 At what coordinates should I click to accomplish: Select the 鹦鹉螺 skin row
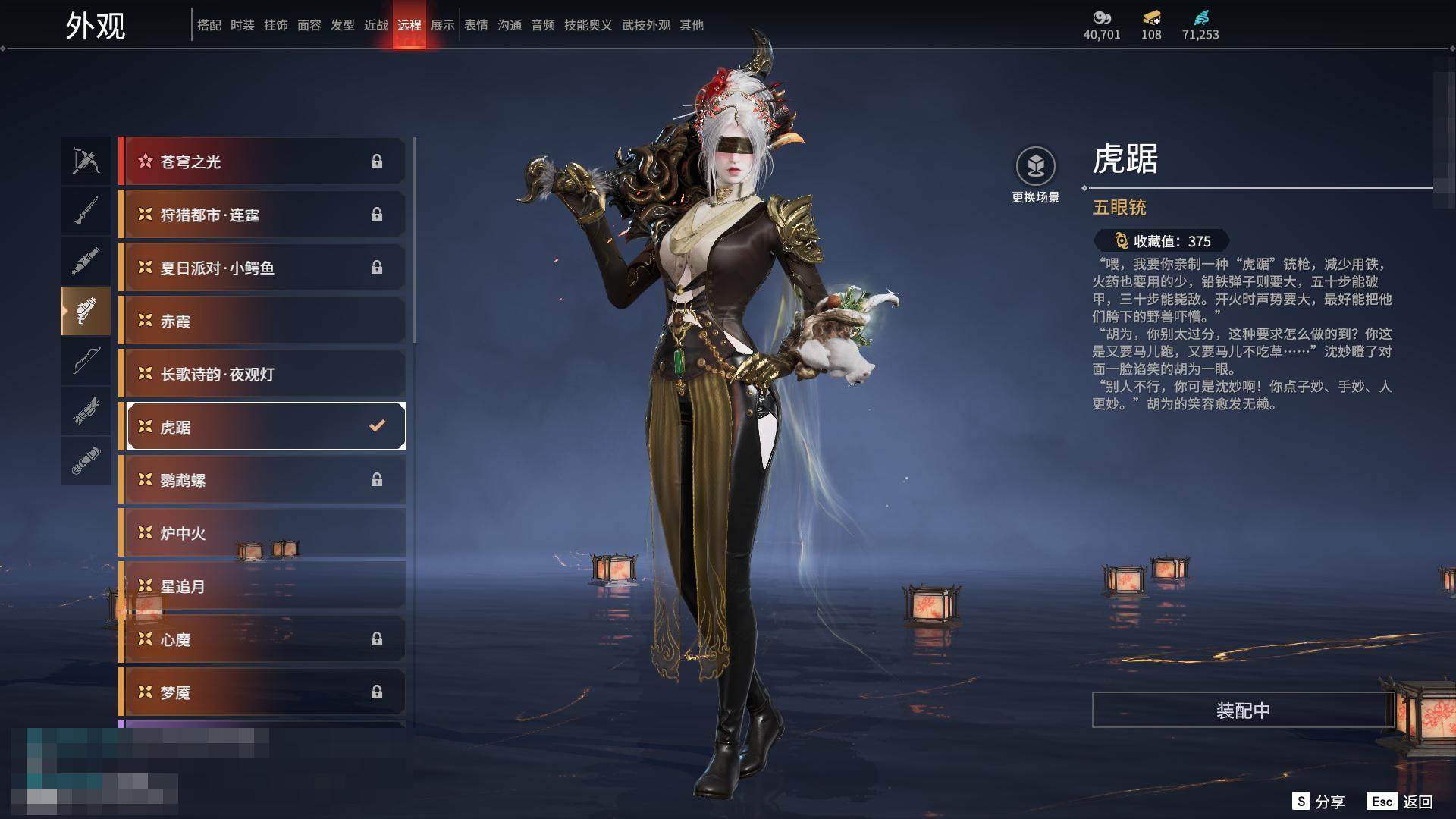pyautogui.click(x=262, y=480)
